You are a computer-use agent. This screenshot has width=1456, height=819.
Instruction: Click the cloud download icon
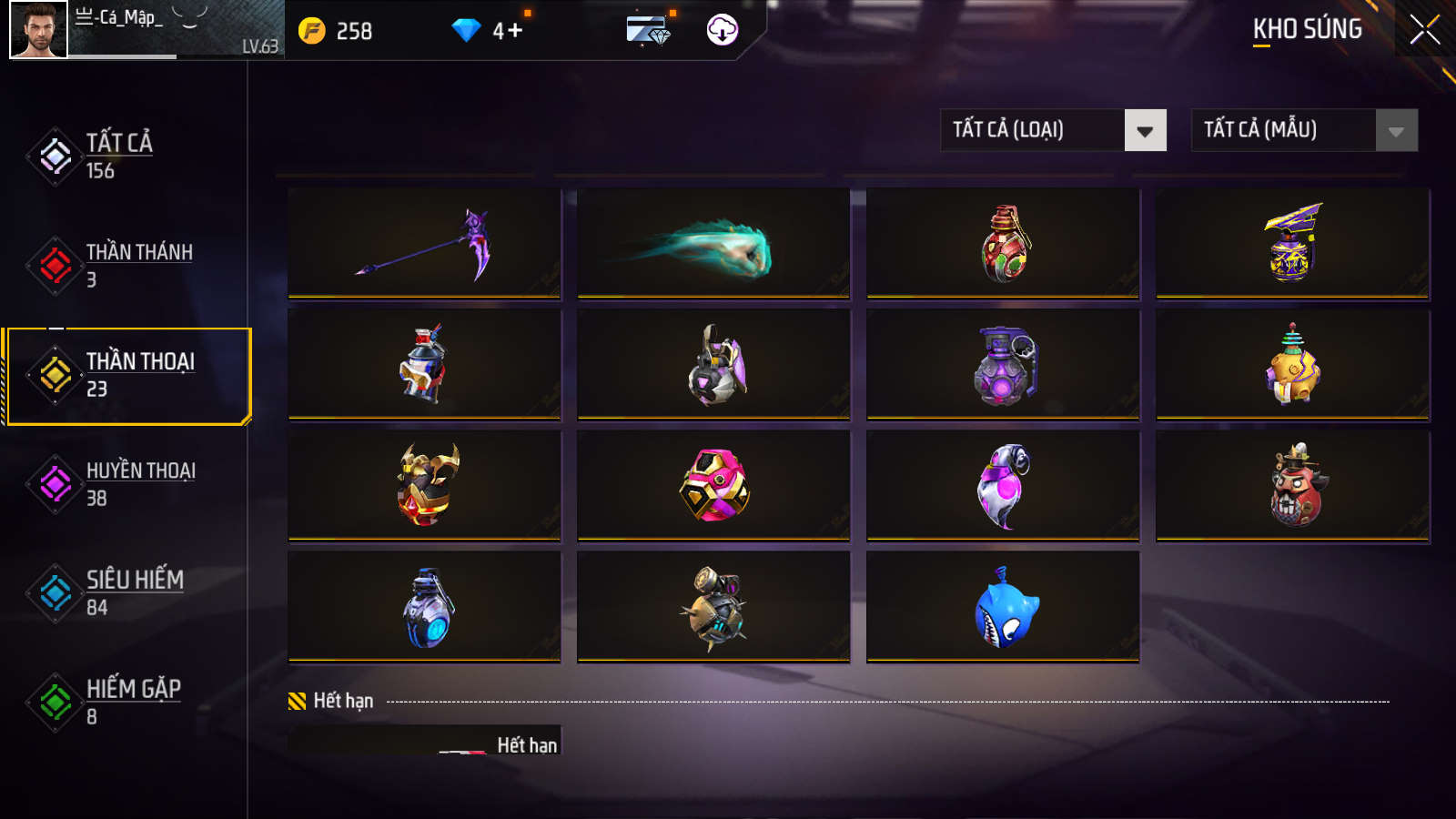723,30
